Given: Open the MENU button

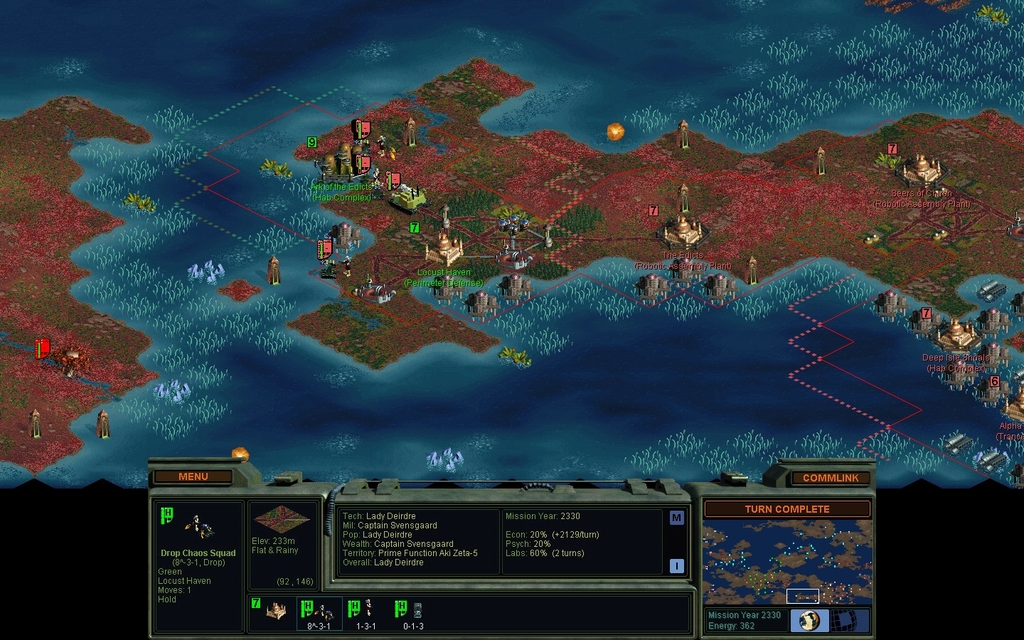Looking at the screenshot, I should point(193,476).
